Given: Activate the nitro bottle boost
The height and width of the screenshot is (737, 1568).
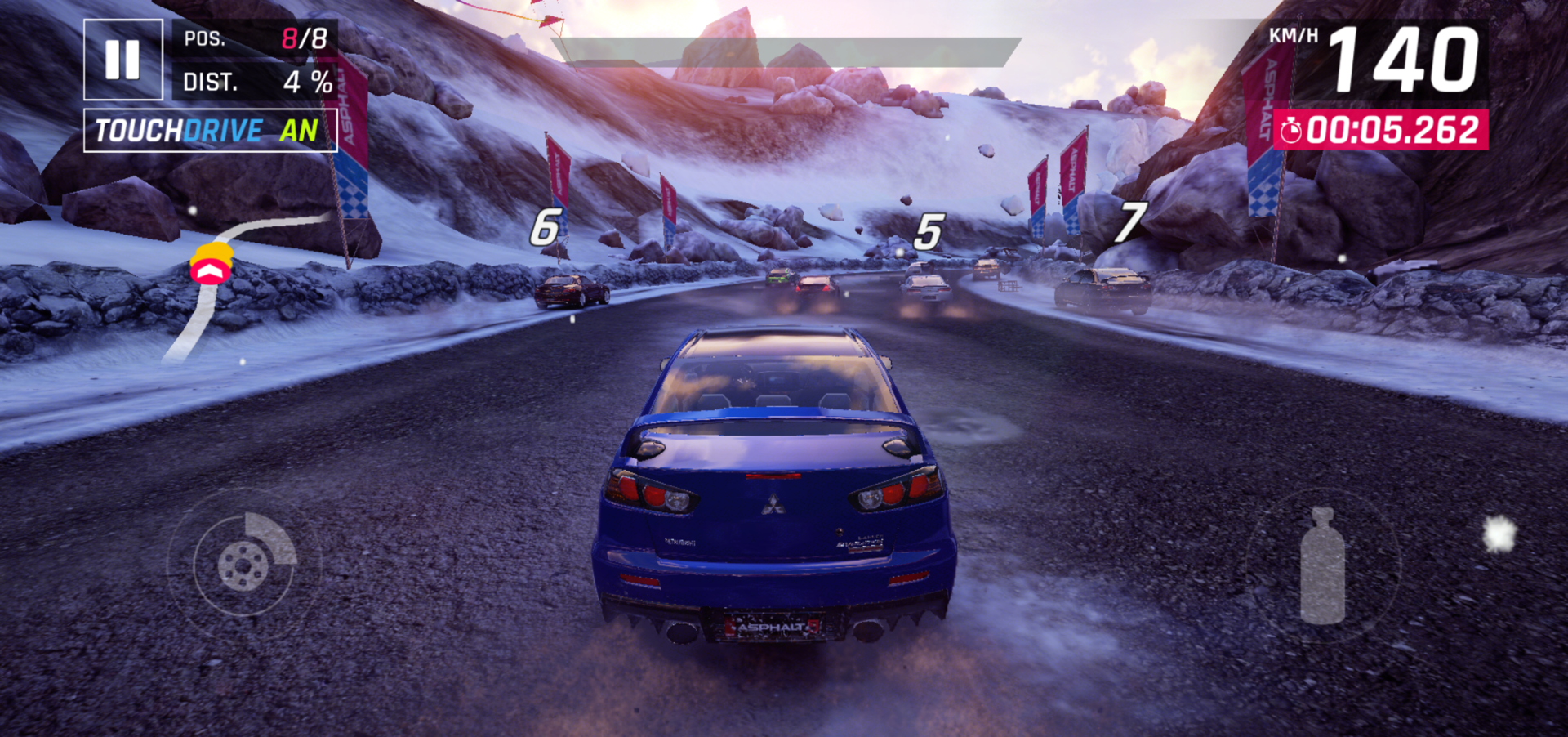Looking at the screenshot, I should 1322,566.
